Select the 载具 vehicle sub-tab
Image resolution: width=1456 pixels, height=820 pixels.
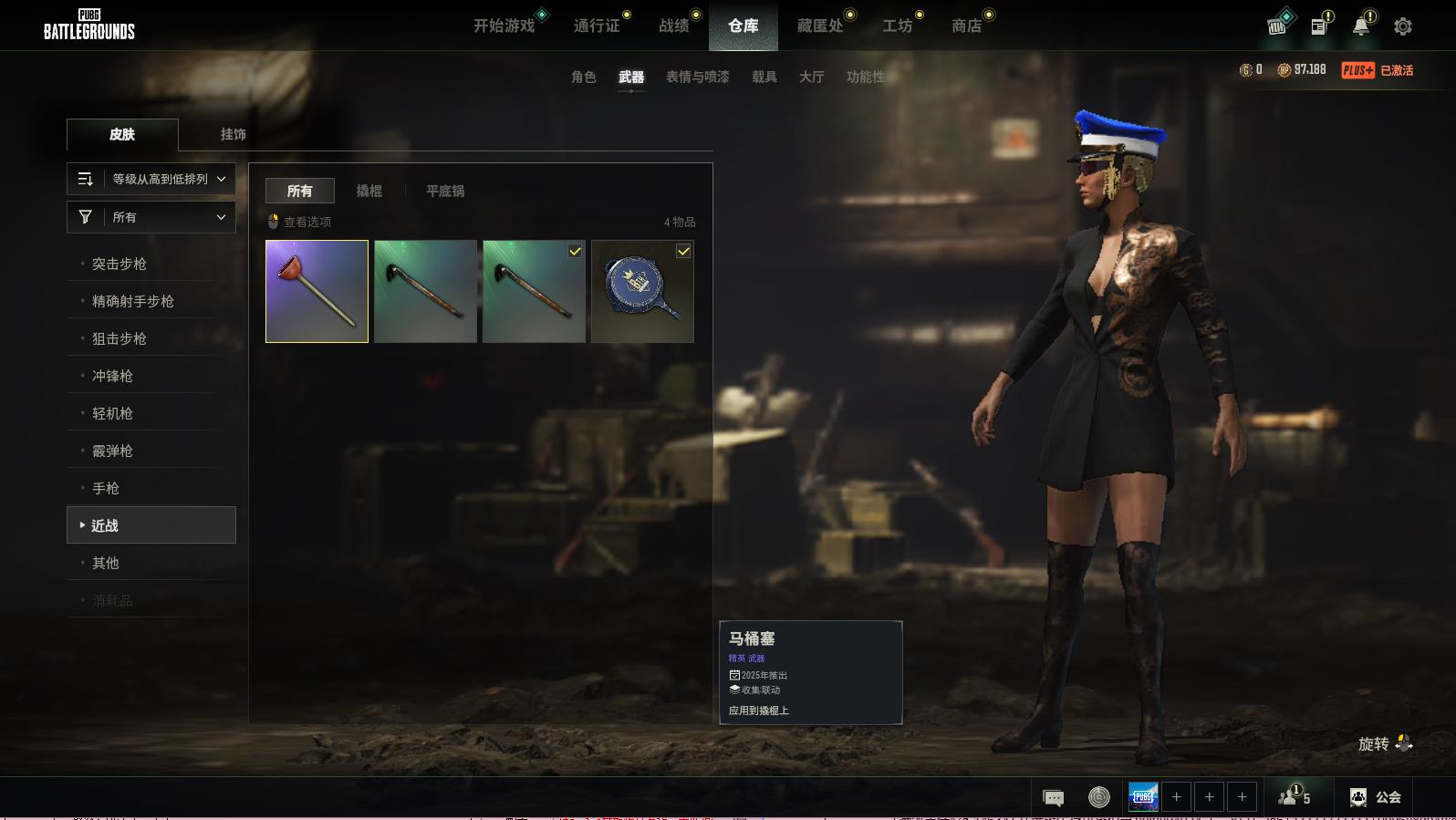click(764, 77)
